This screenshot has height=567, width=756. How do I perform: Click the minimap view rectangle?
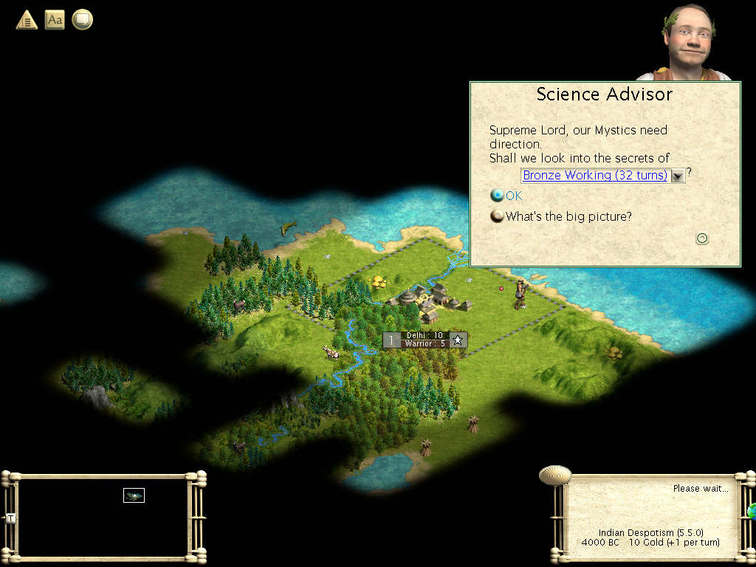coord(134,495)
